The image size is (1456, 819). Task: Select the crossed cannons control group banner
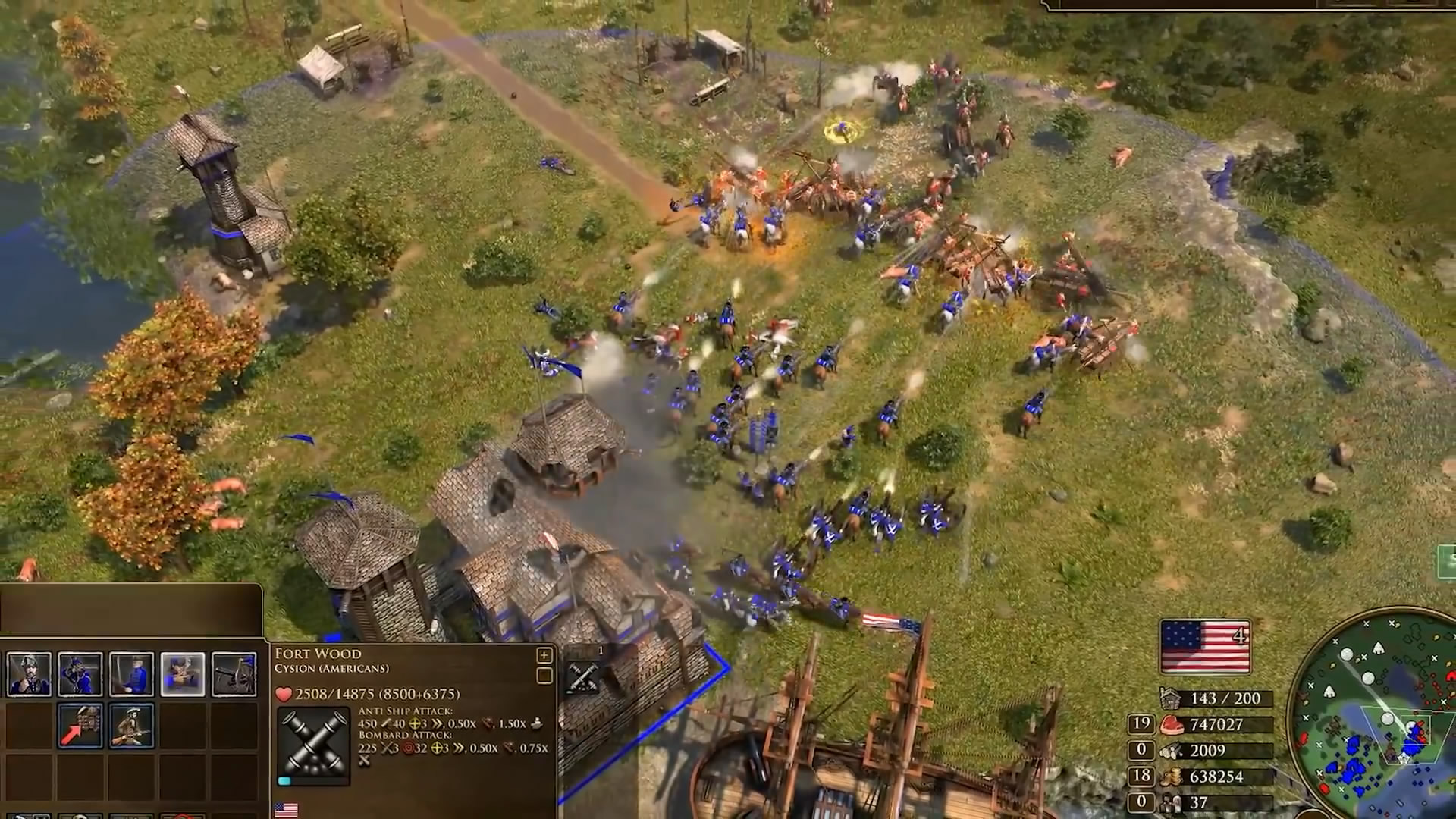click(583, 673)
